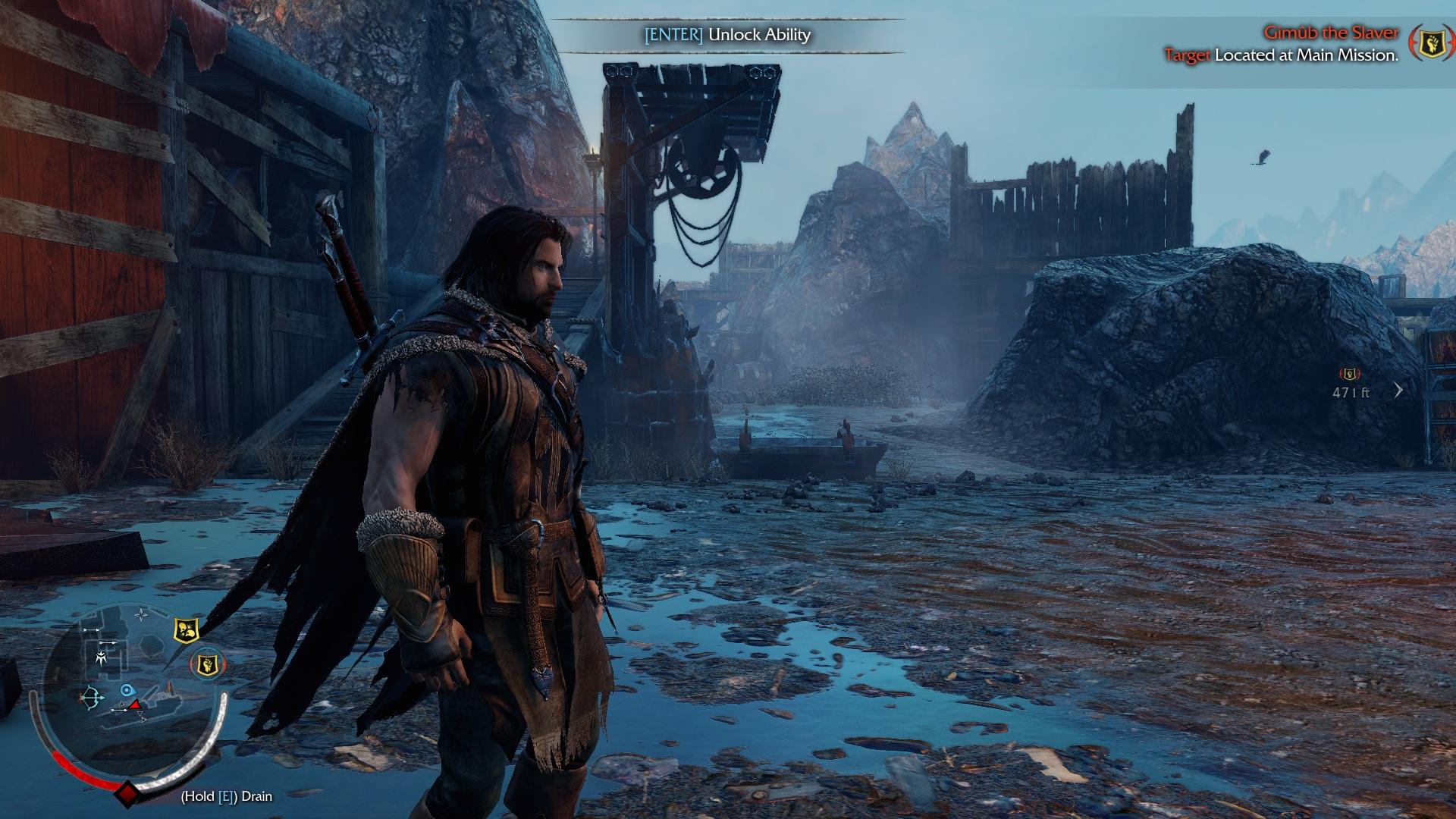Click the white spiked crown minimap marker

click(102, 657)
